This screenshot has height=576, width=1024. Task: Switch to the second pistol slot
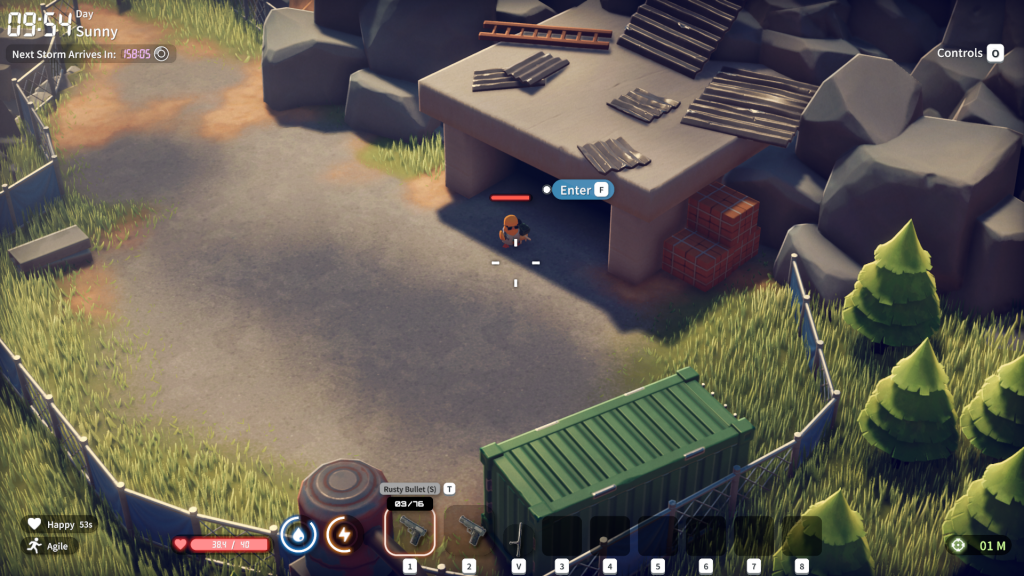point(468,533)
